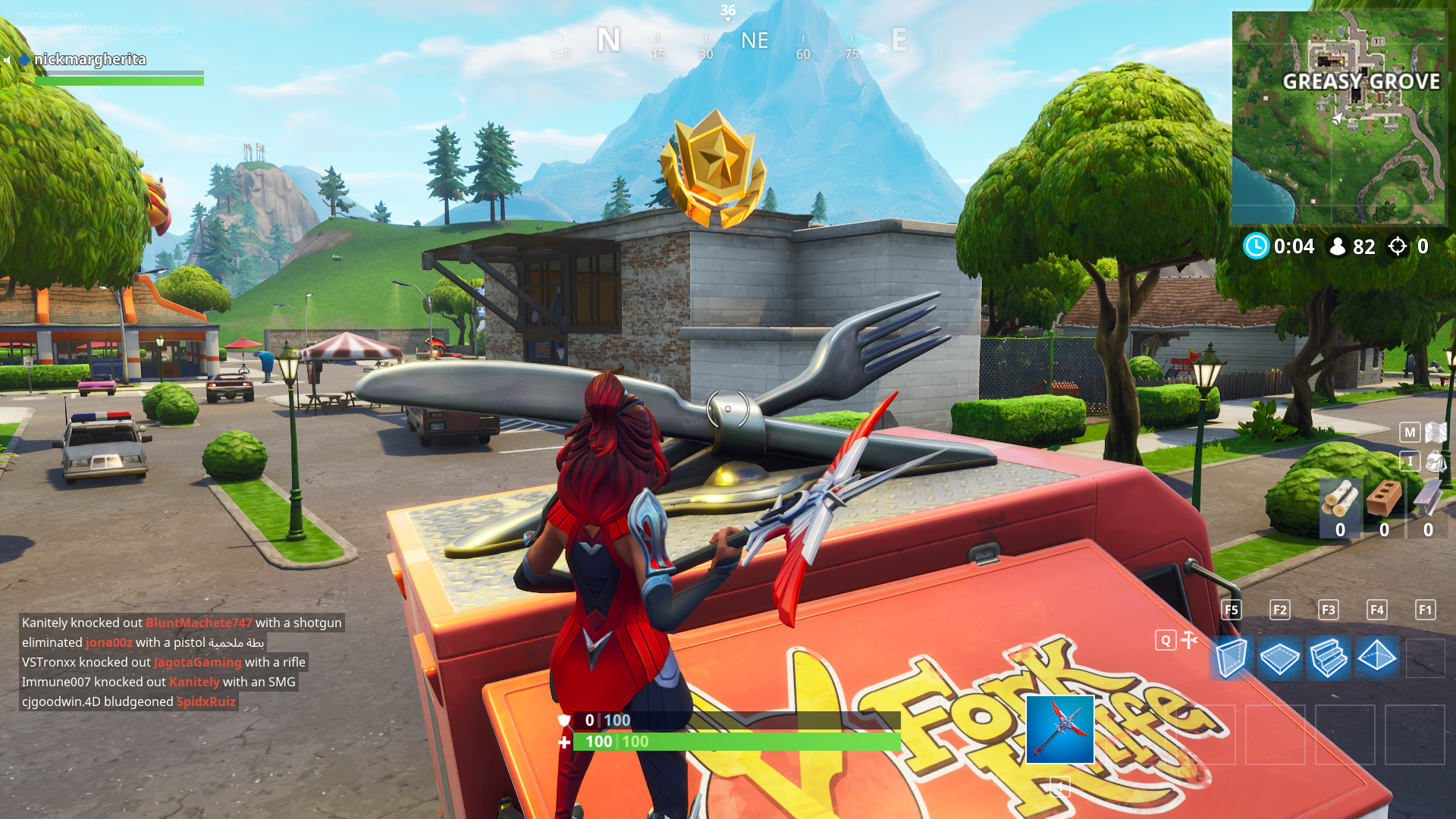Select the stairs build piece icon
The width and height of the screenshot is (1456, 819).
tap(1329, 658)
